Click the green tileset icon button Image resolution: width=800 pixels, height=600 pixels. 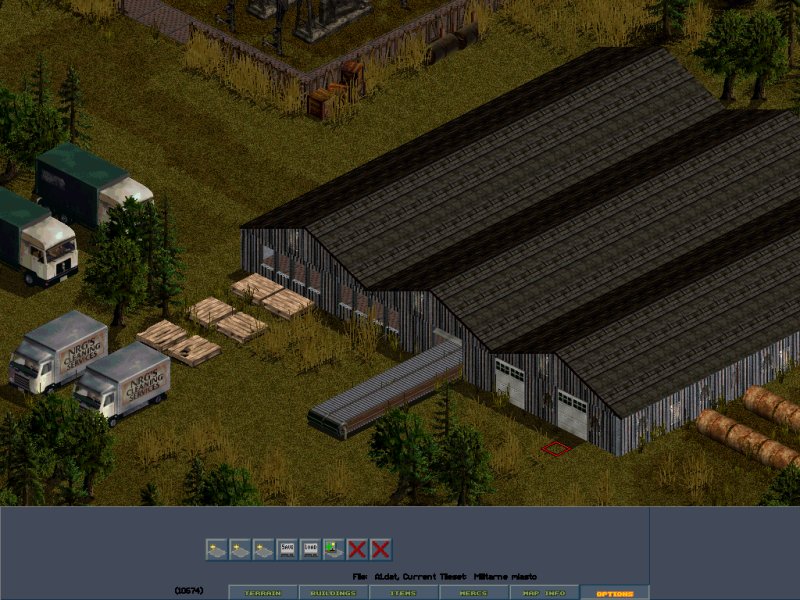point(333,549)
